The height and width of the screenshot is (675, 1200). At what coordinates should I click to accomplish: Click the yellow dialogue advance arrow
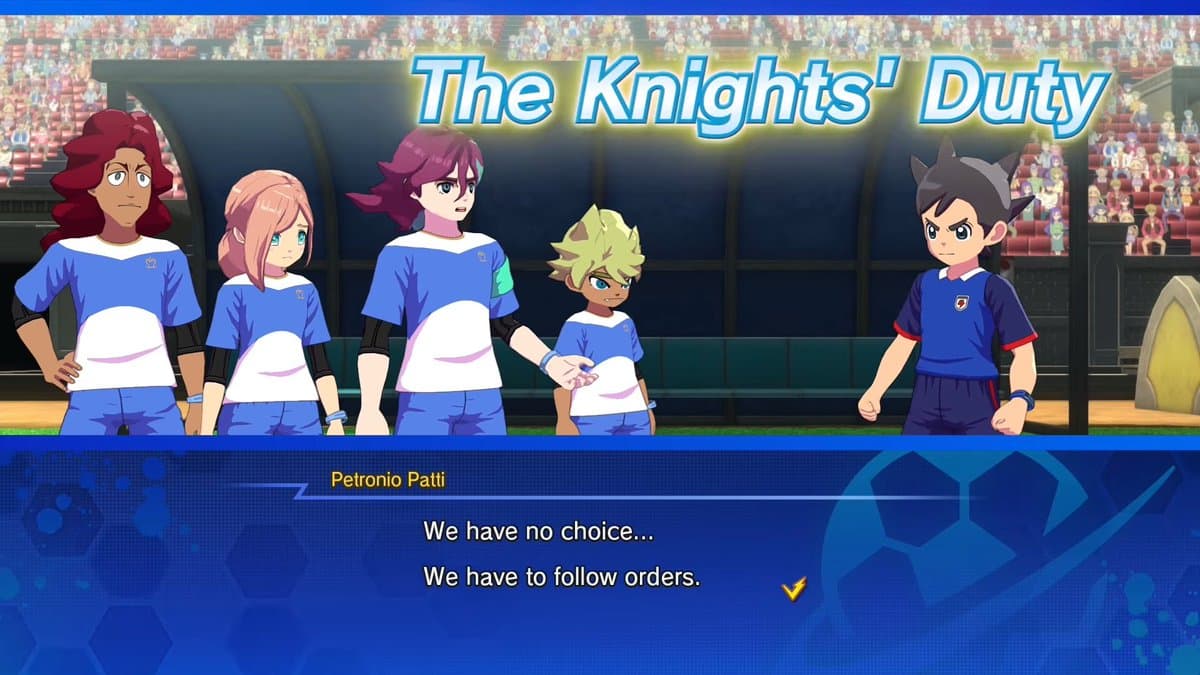click(x=793, y=590)
